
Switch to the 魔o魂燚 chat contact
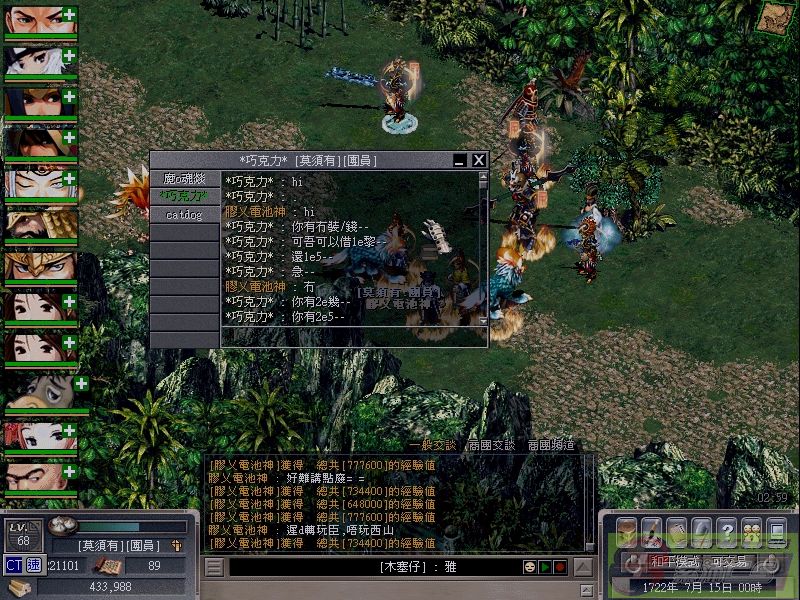tap(184, 179)
